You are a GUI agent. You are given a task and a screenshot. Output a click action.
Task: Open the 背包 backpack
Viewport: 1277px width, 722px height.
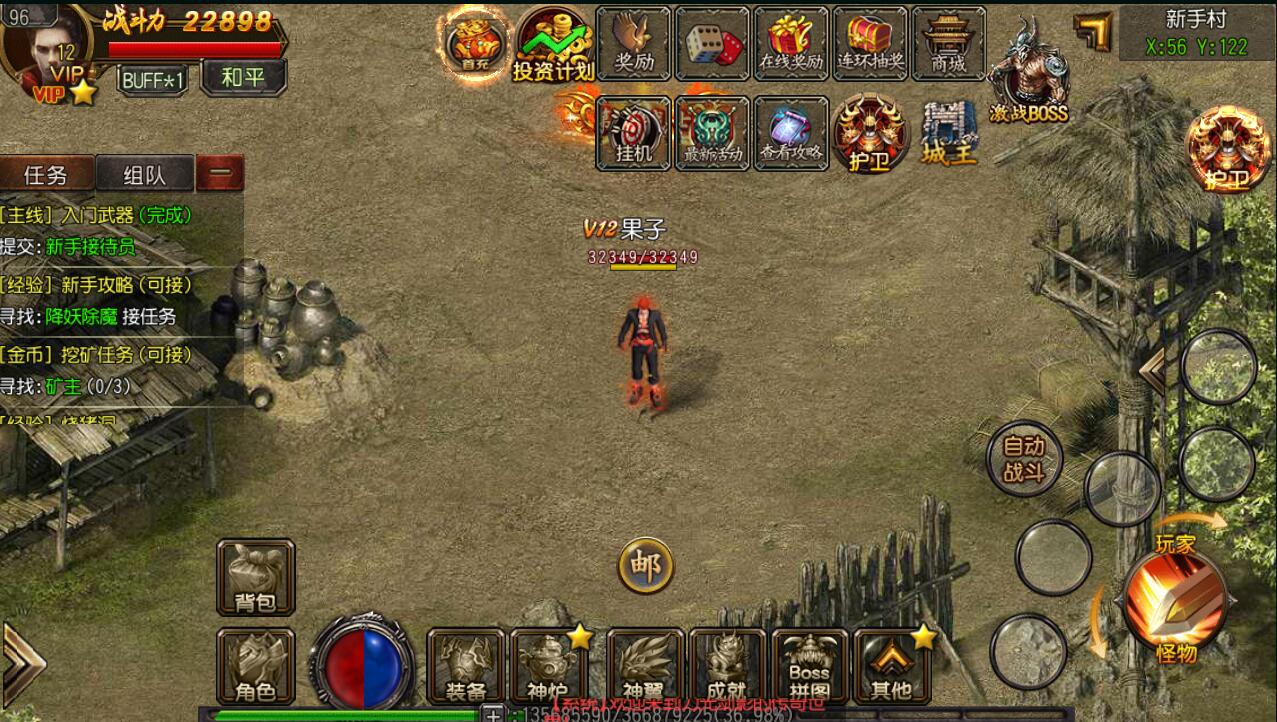click(x=255, y=577)
